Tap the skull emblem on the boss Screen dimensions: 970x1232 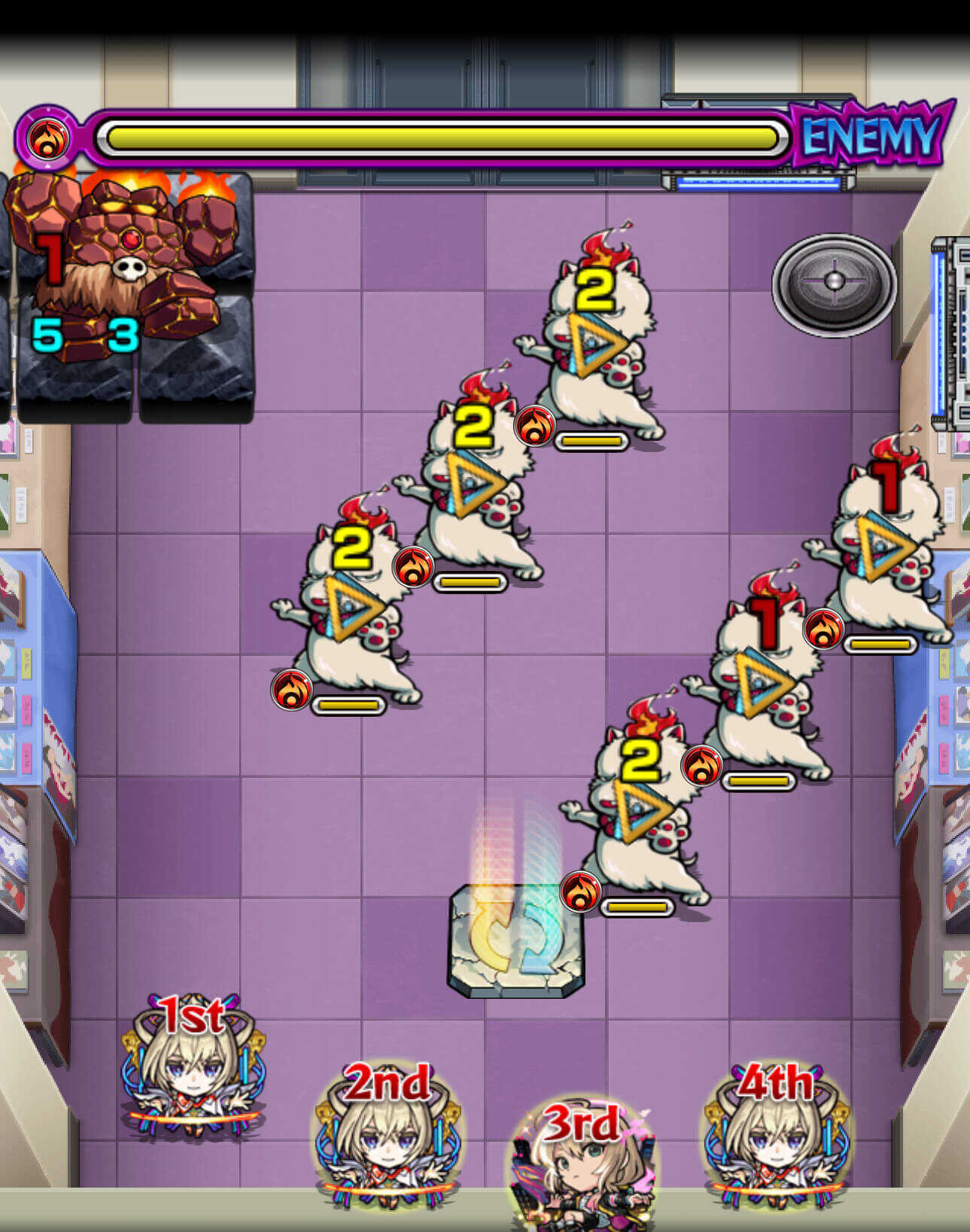[129, 266]
